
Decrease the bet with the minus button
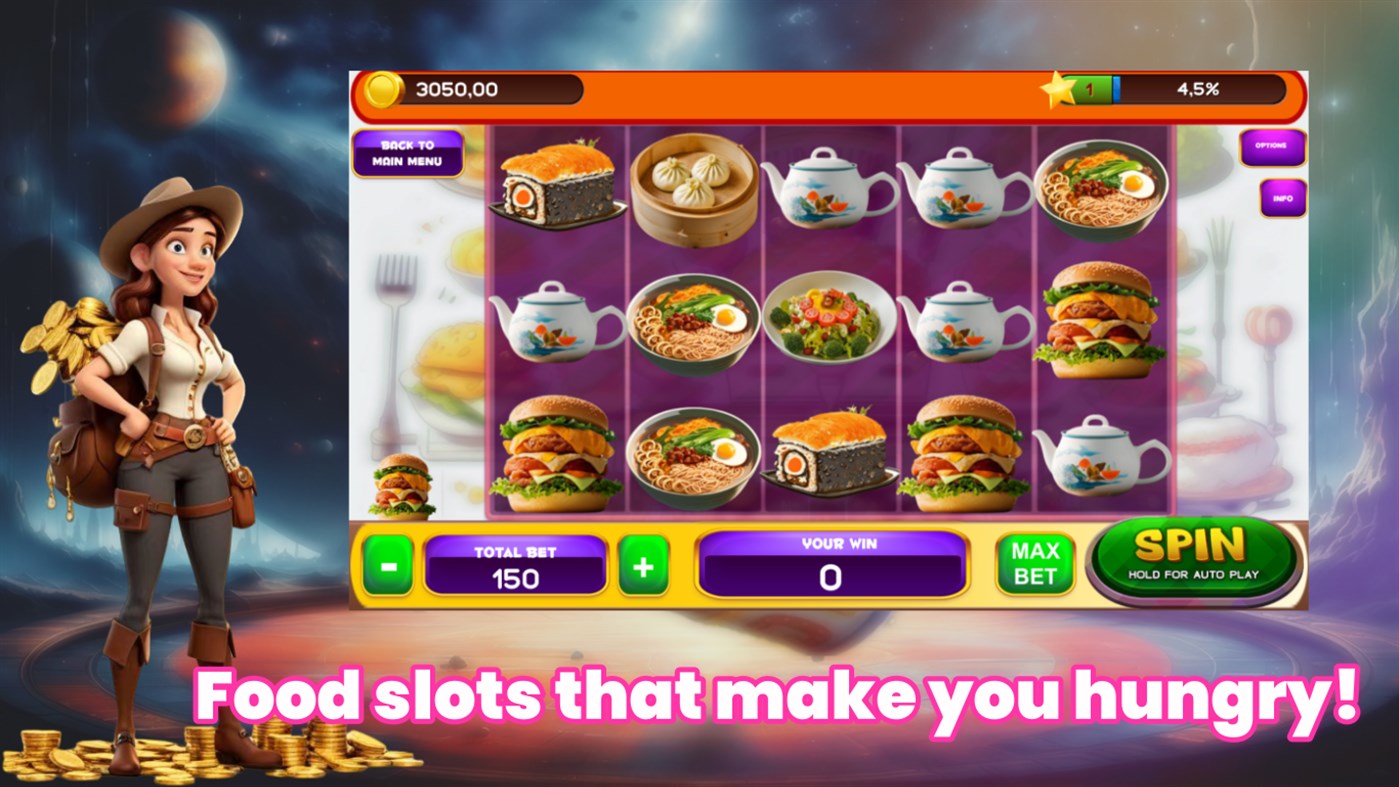(387, 564)
